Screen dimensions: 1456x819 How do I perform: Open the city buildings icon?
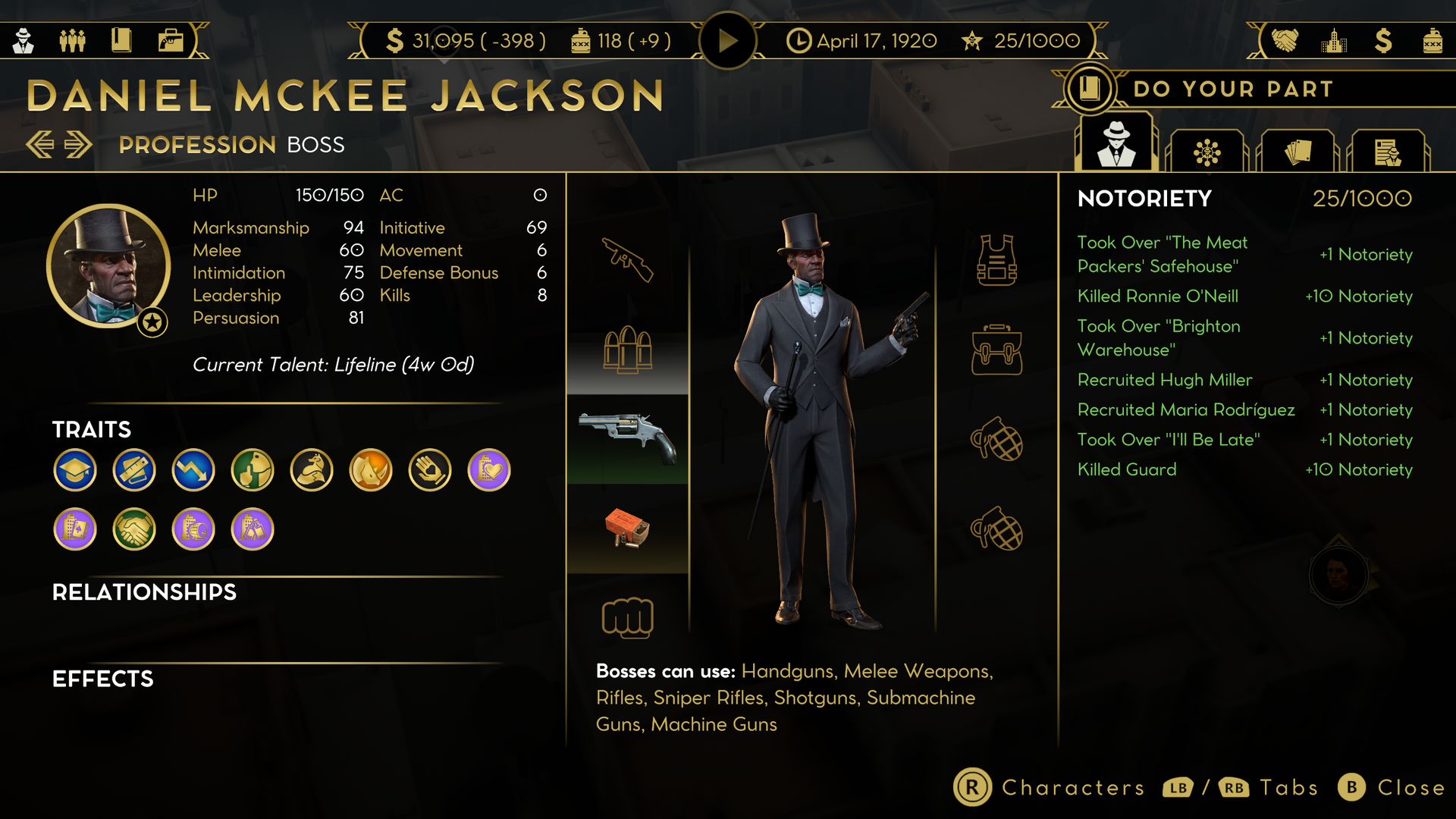(x=1334, y=40)
